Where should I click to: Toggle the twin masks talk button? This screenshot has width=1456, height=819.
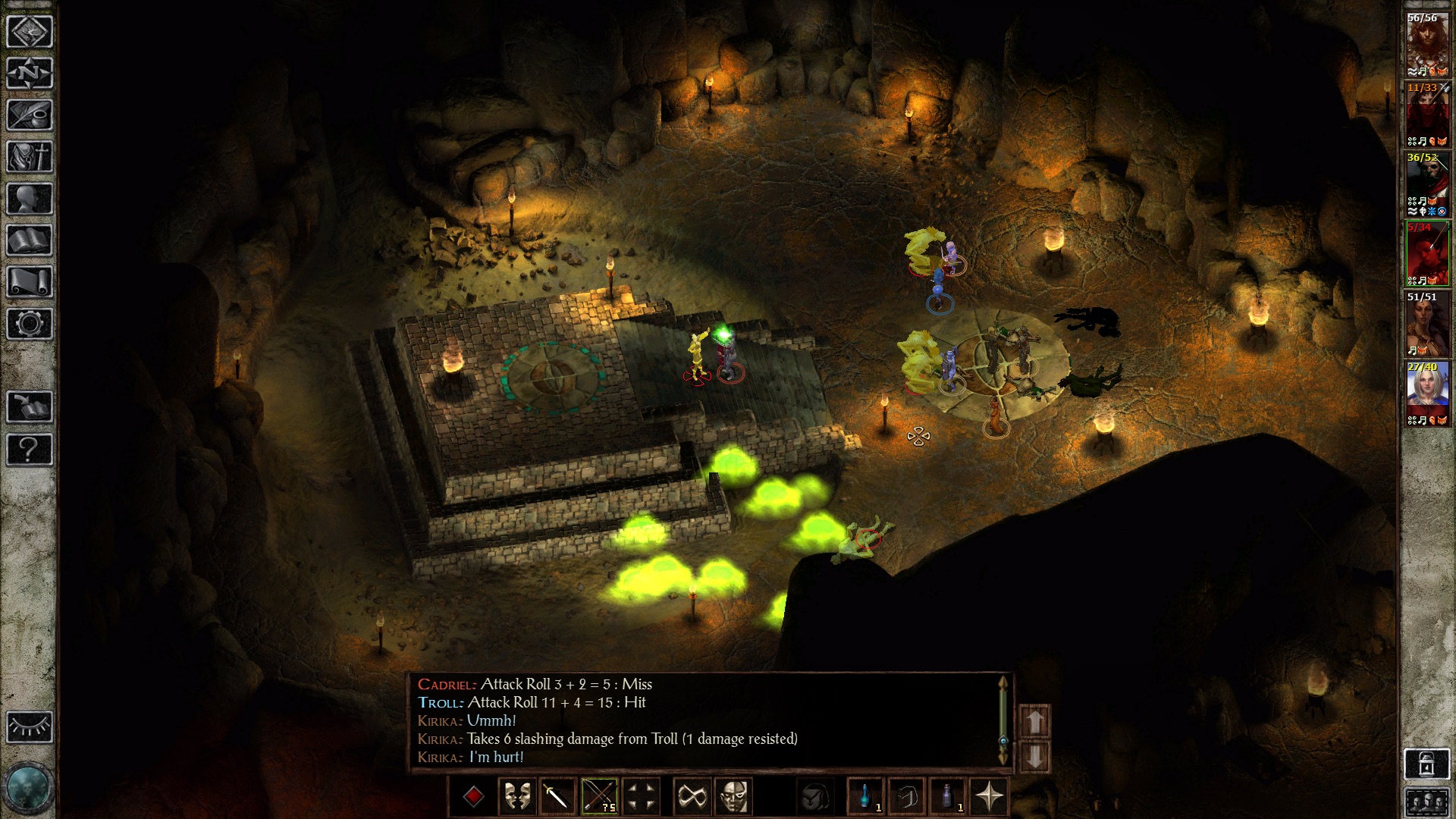pyautogui.click(x=516, y=797)
